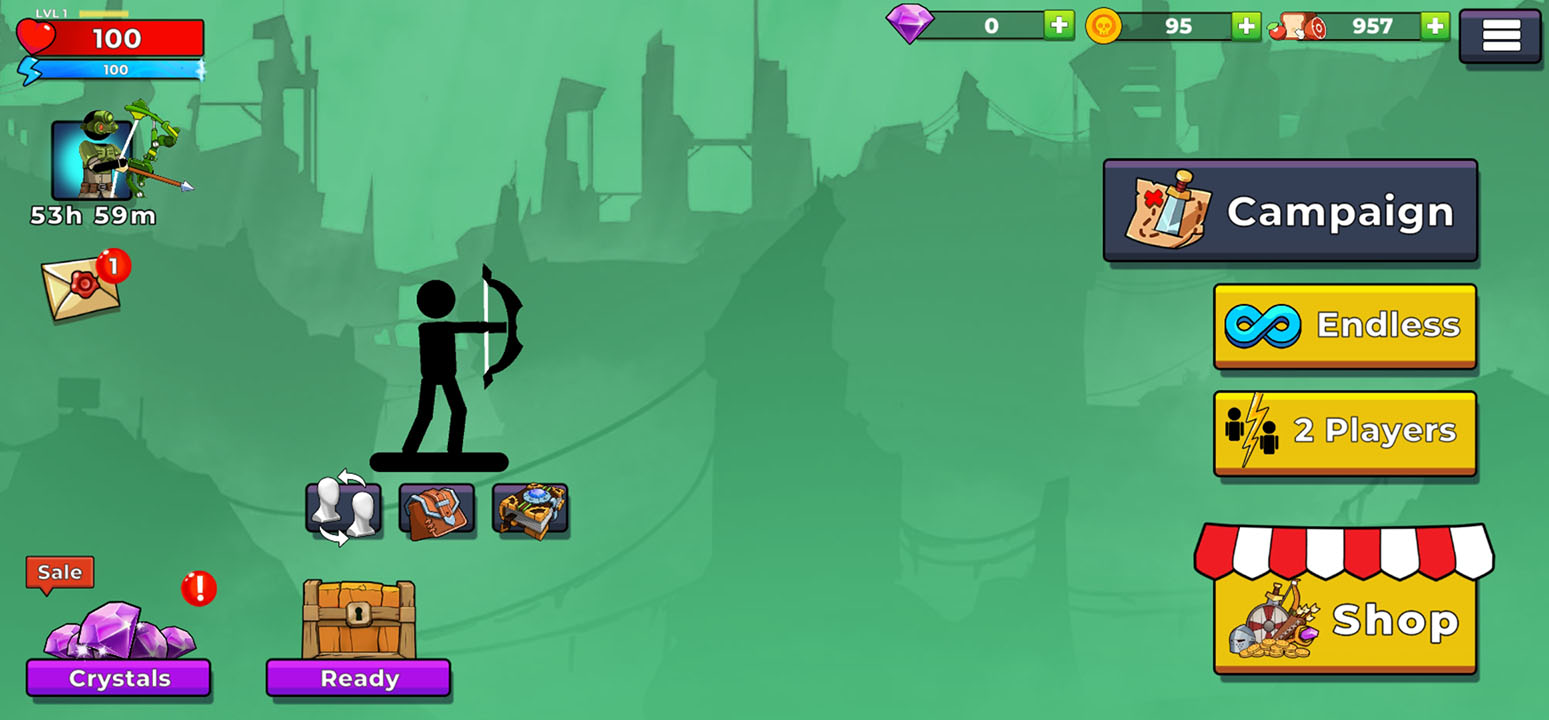Open the Campaign mode

(x=1290, y=211)
